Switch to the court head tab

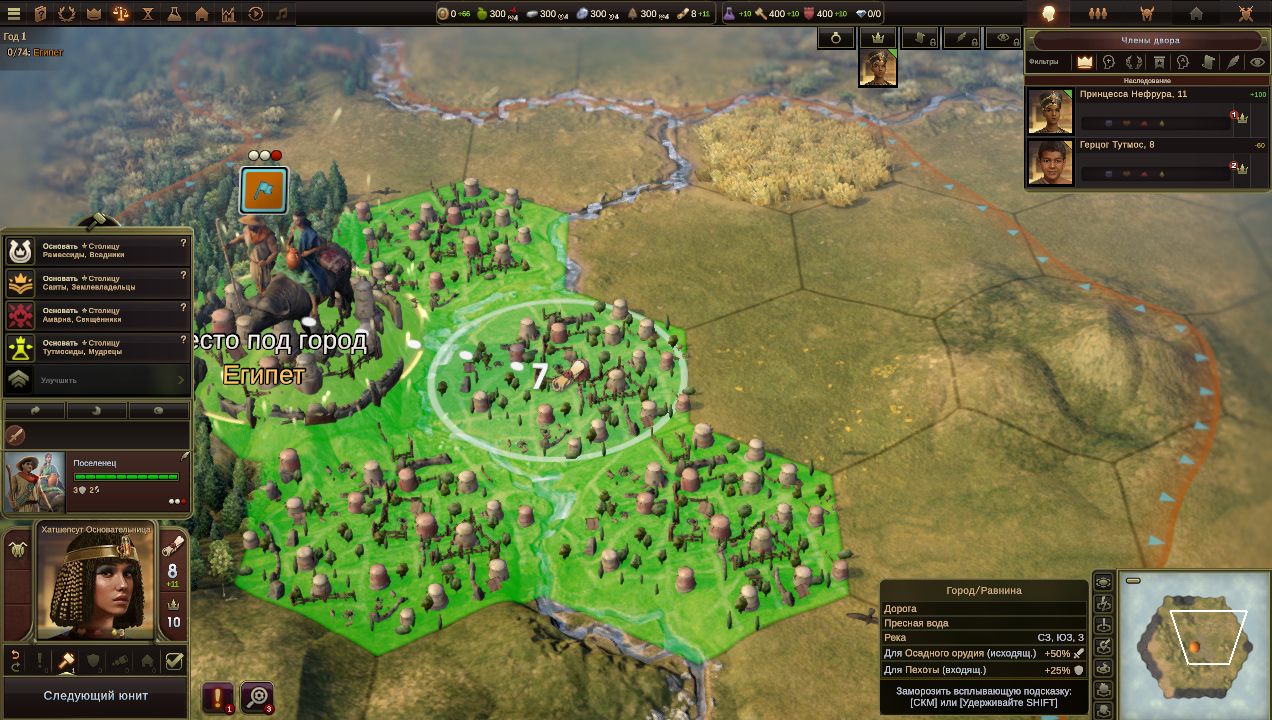tap(1049, 14)
